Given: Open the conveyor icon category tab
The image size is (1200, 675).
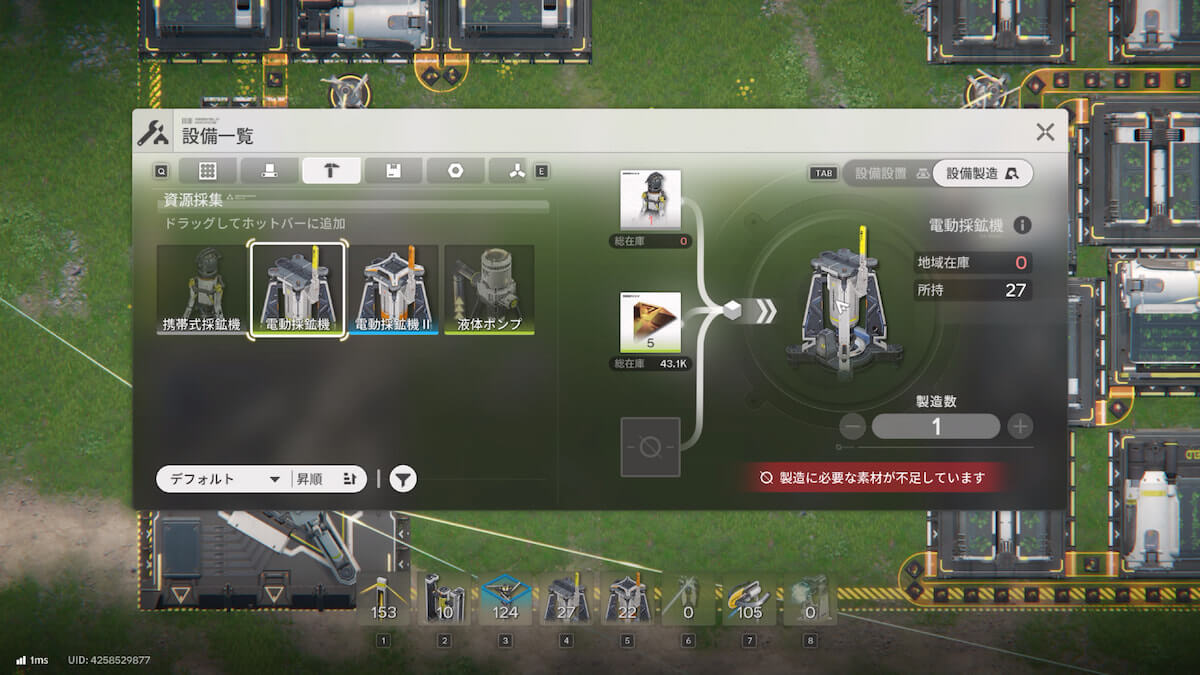Looking at the screenshot, I should 270,171.
